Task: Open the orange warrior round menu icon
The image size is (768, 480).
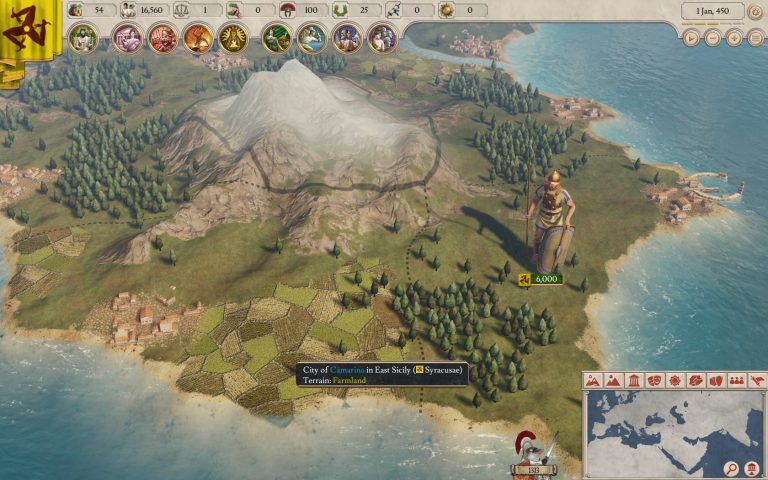Action: 197,38
